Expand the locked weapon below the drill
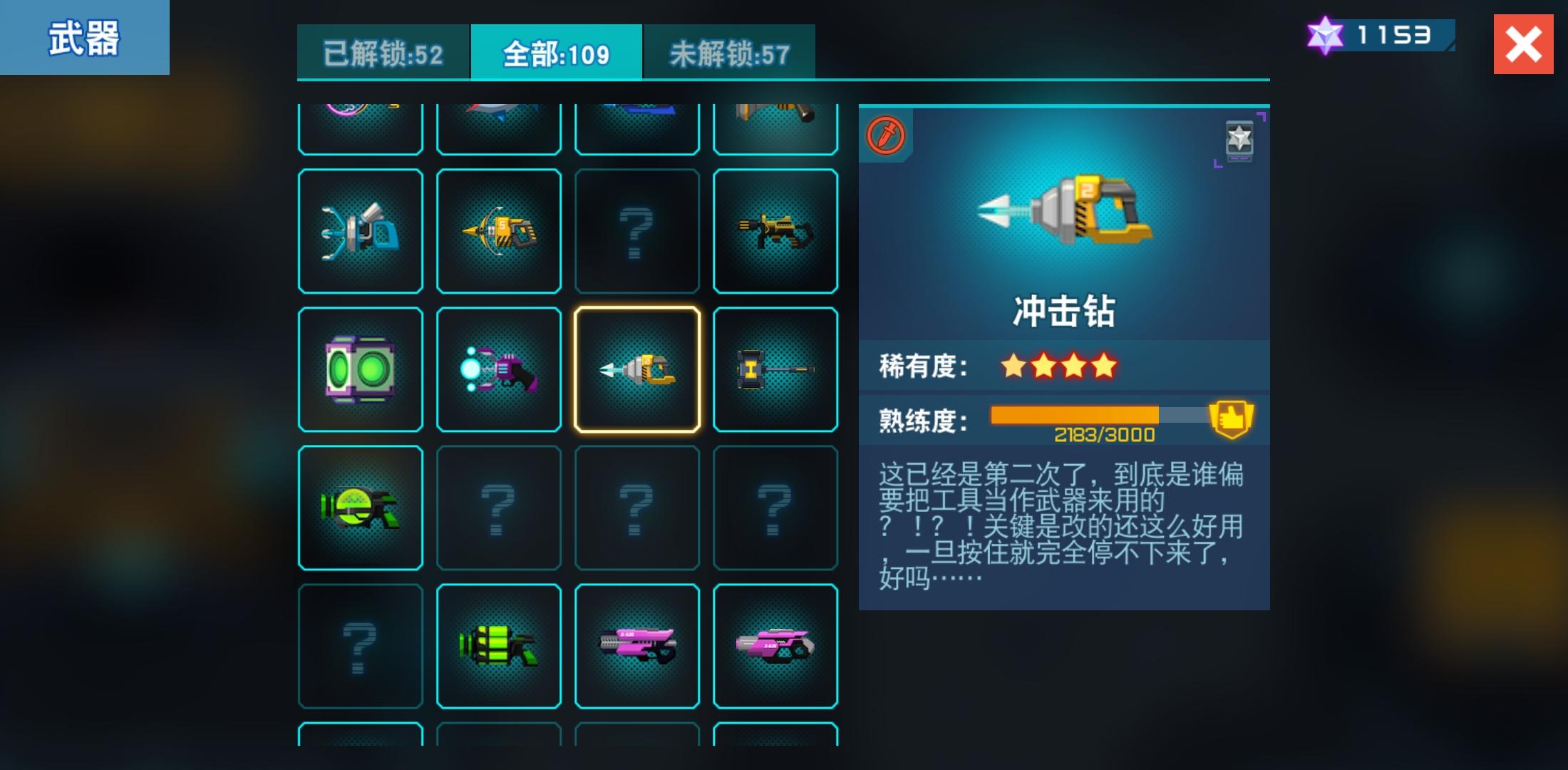Viewport: 1568px width, 770px height. pyautogui.click(x=636, y=507)
